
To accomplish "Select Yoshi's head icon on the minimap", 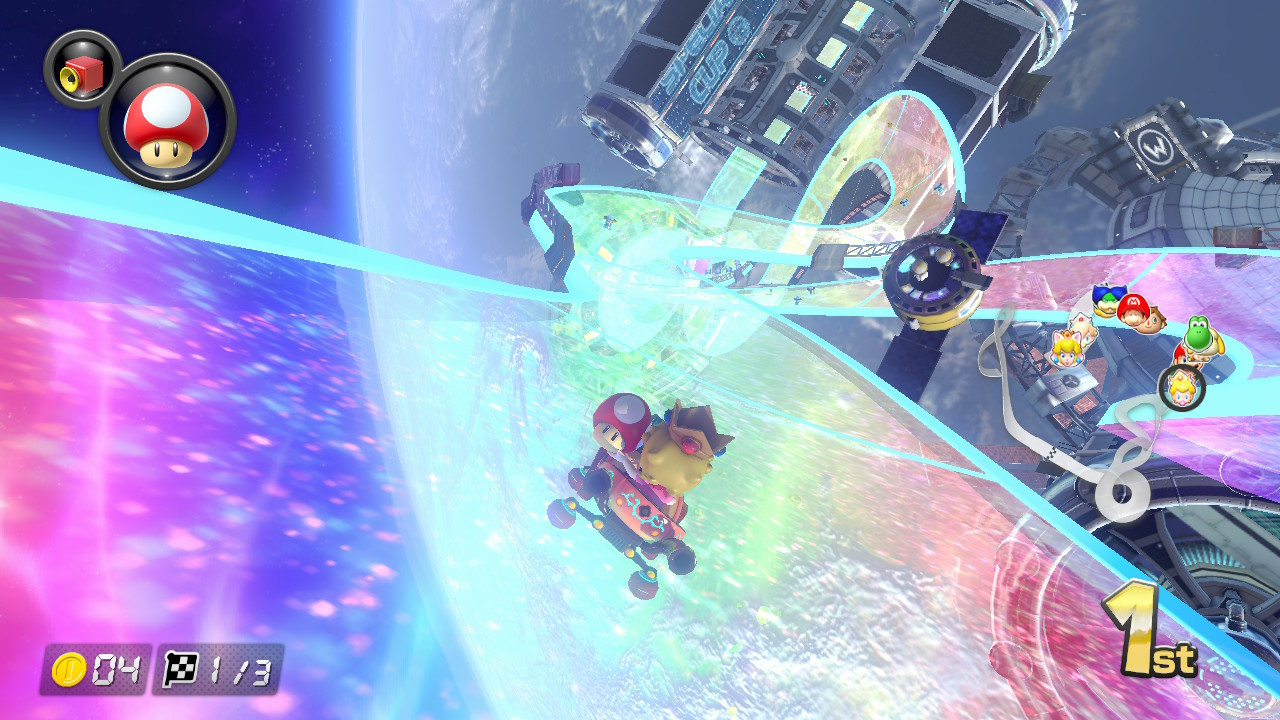I will coord(1199,334).
